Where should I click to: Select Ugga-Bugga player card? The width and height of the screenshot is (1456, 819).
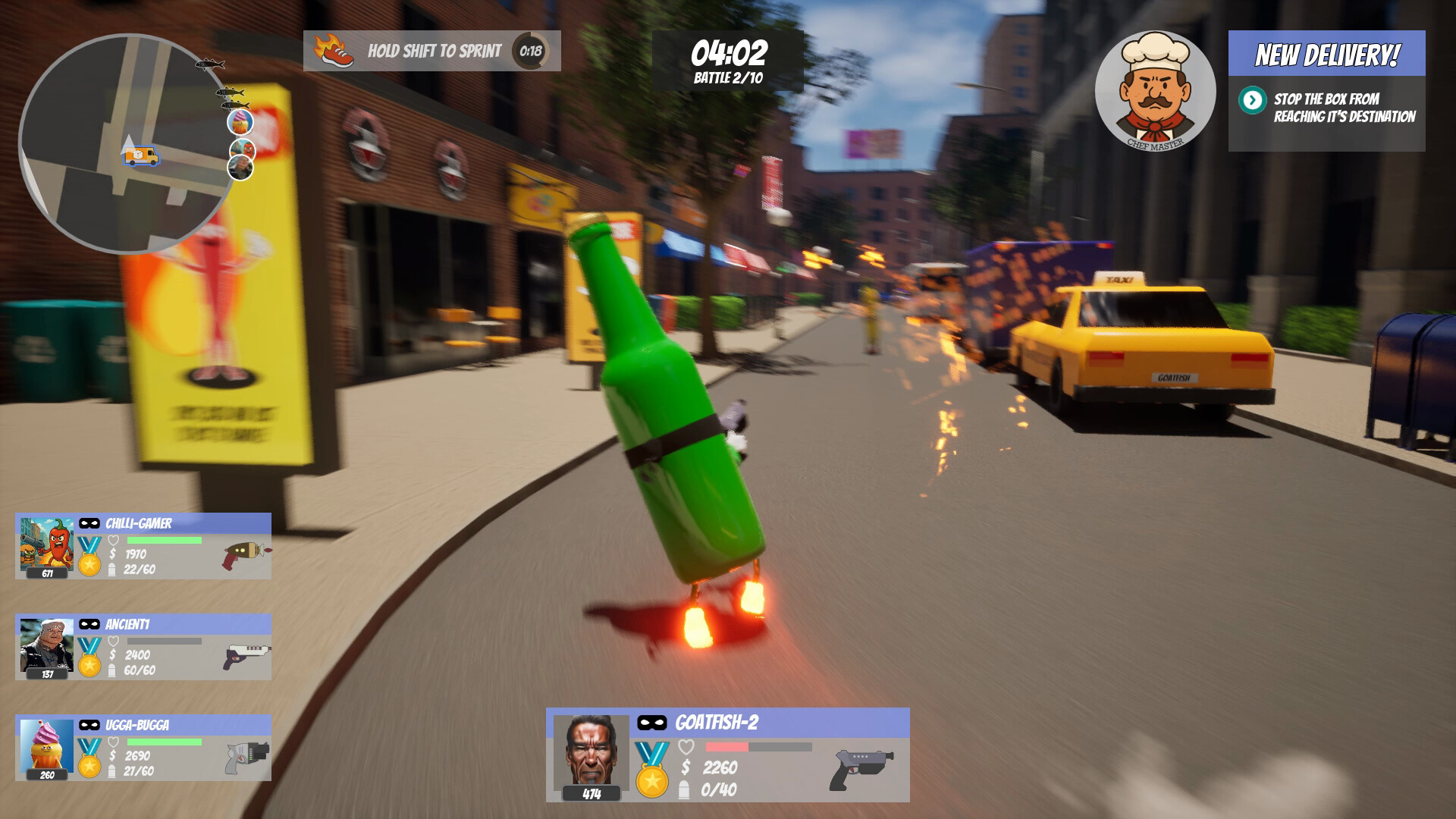pyautogui.click(x=143, y=748)
